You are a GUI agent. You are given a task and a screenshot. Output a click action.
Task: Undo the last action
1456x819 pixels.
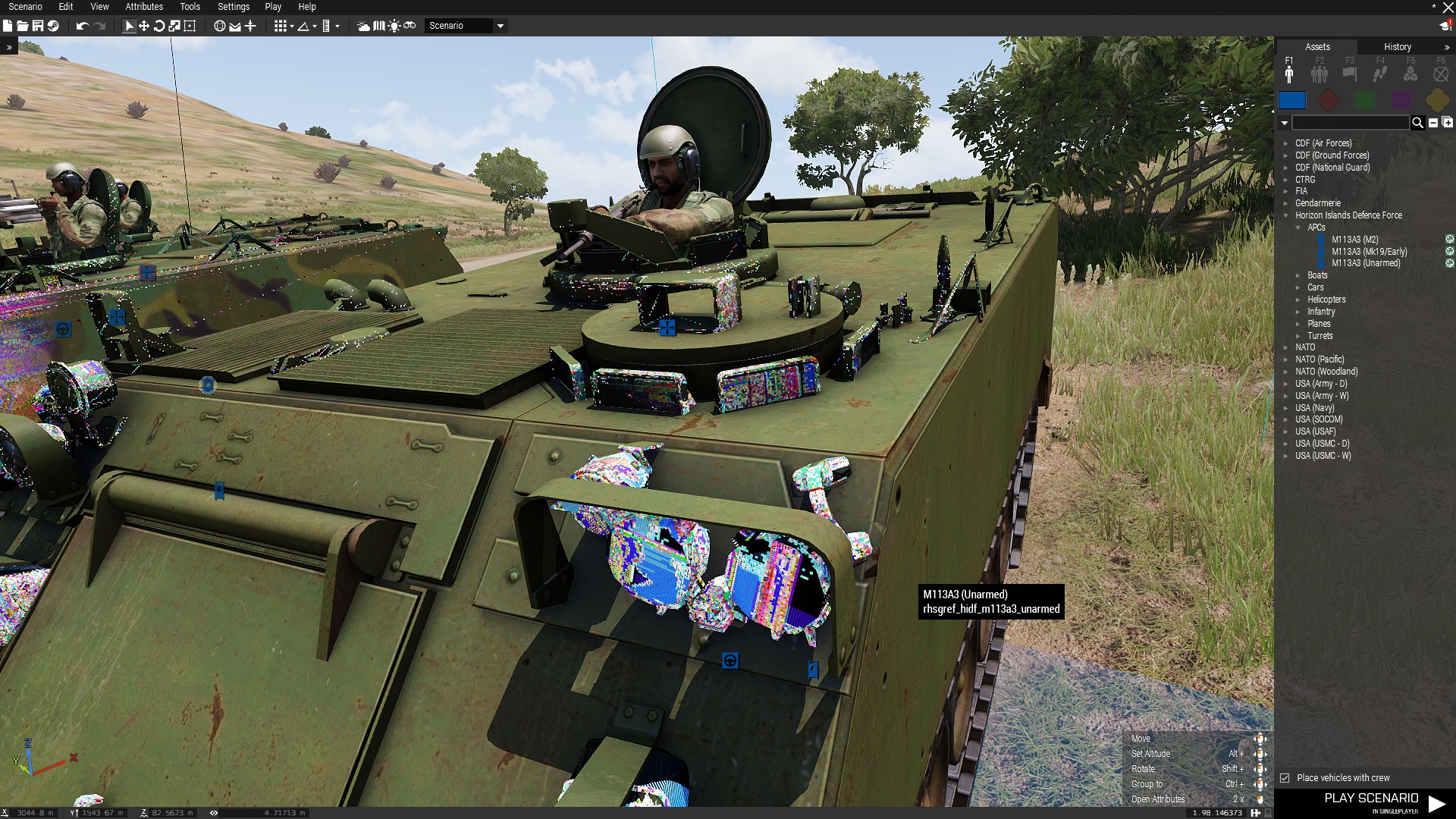click(x=83, y=26)
